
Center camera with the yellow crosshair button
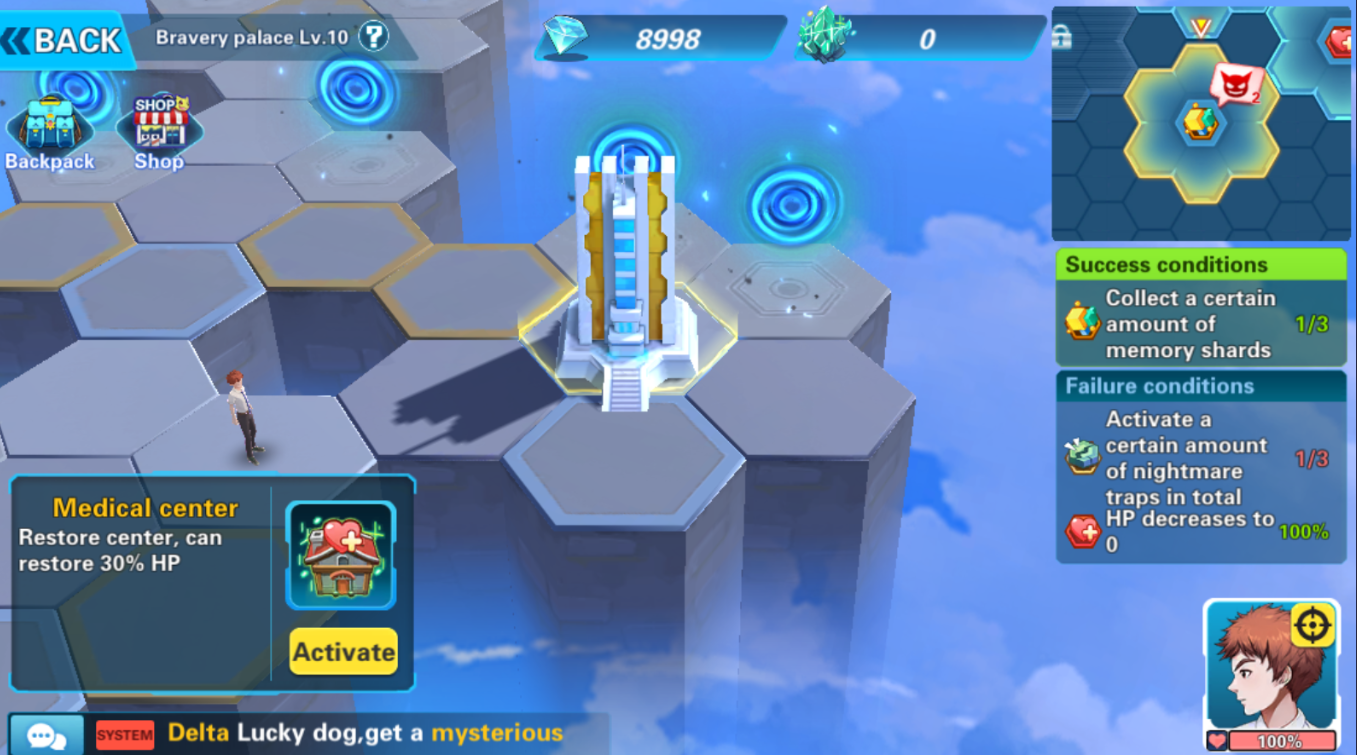coord(1313,626)
